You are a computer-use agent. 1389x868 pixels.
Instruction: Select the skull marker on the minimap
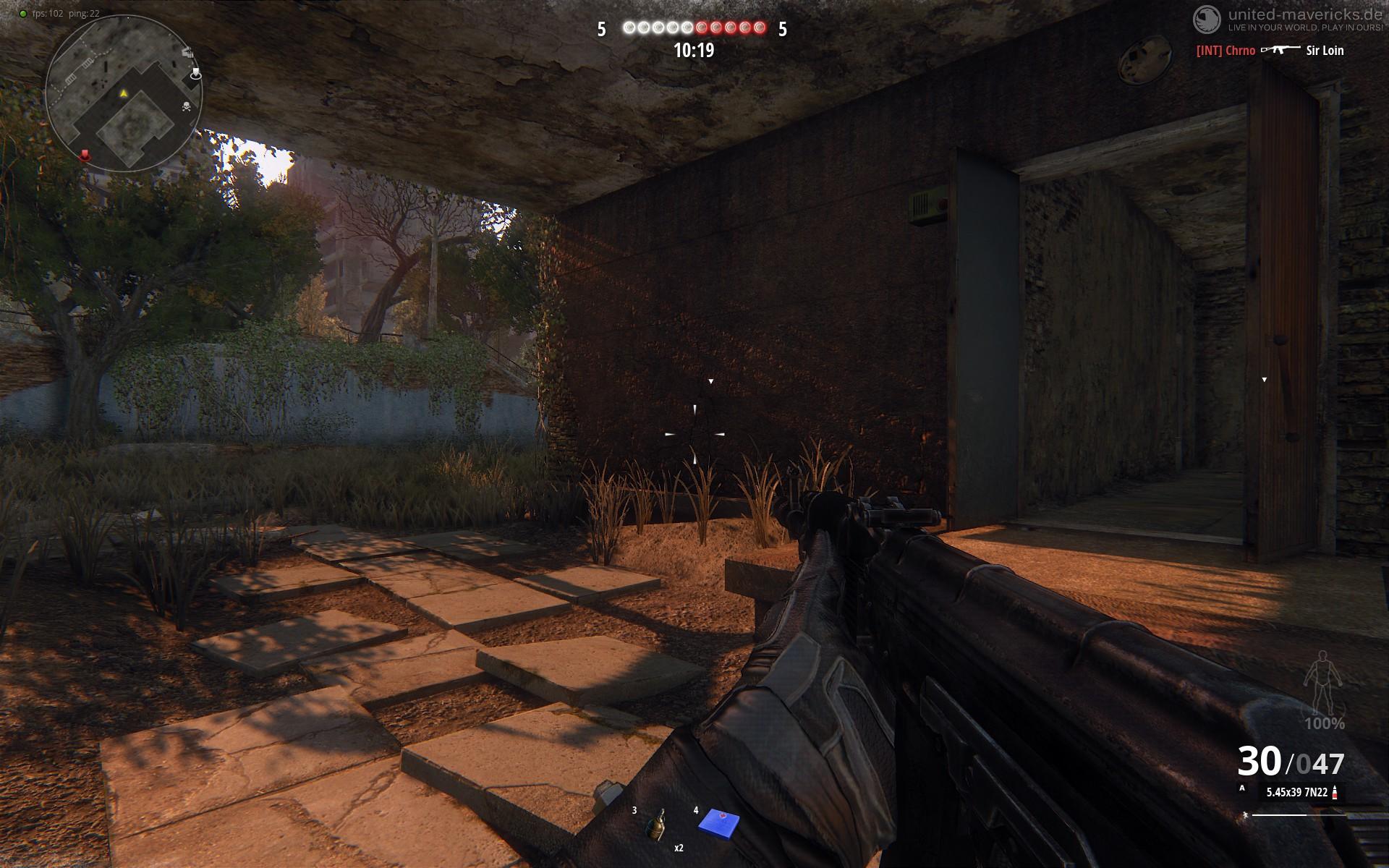[x=187, y=108]
